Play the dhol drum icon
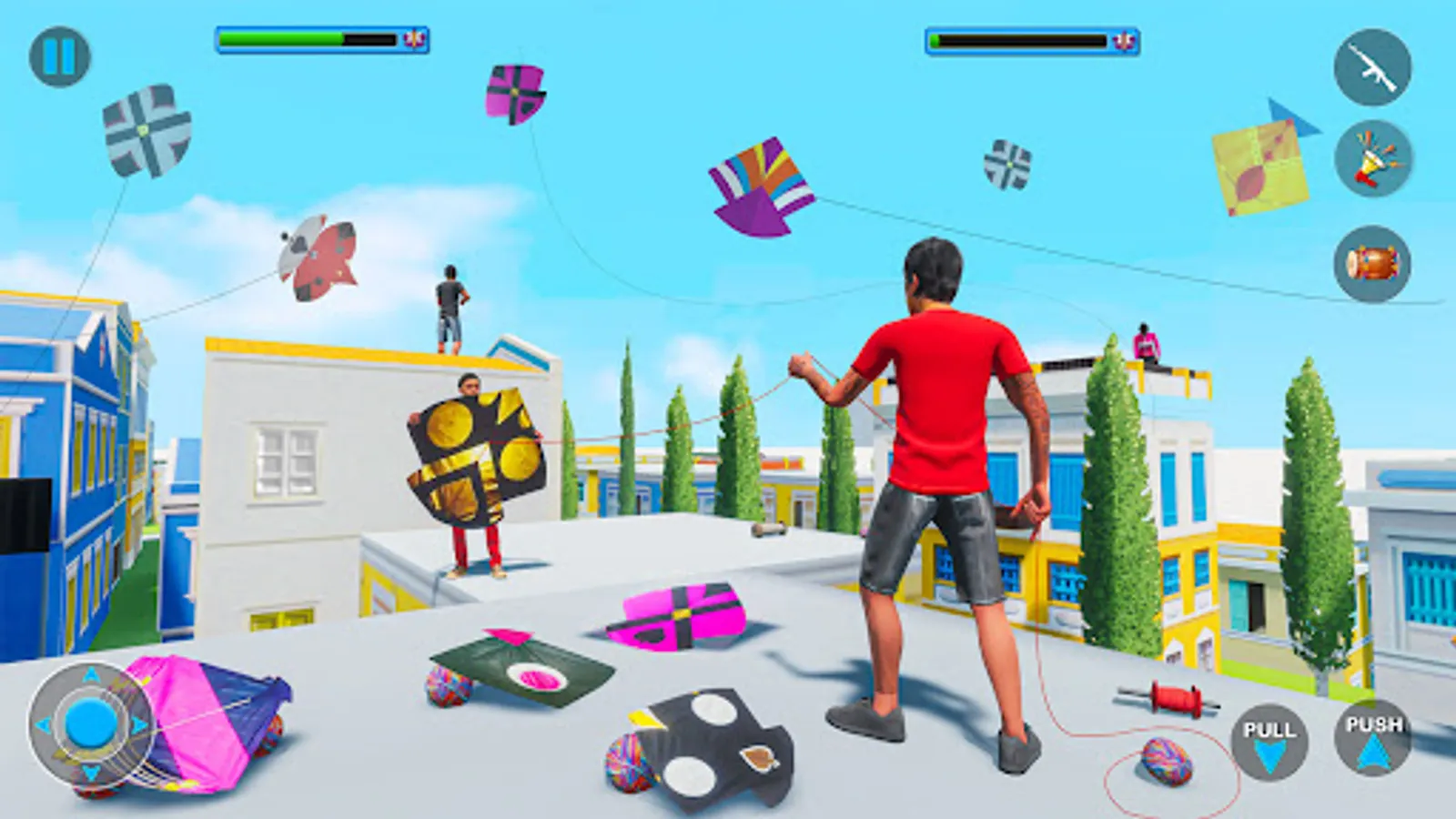Screen dimensions: 1456x819 click(x=1376, y=264)
